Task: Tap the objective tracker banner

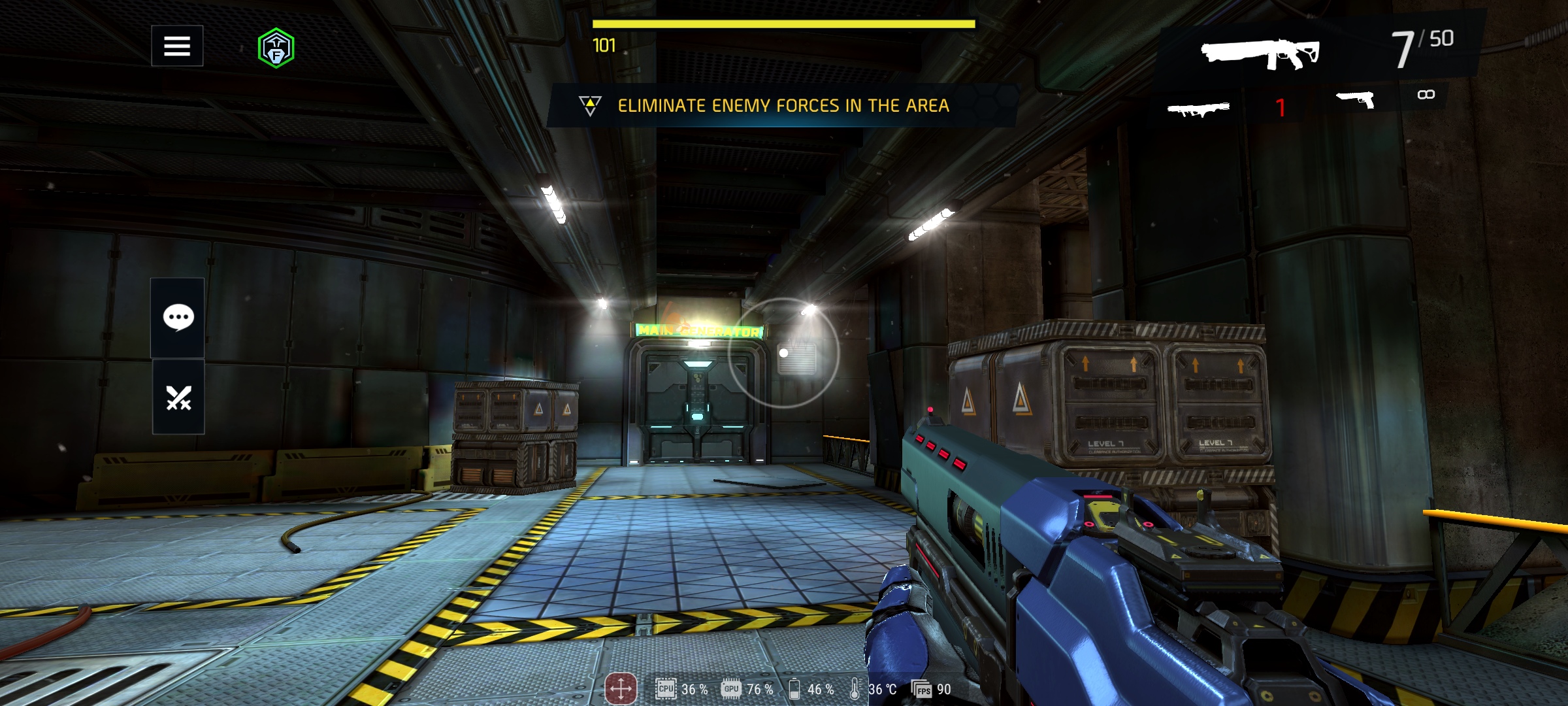Action: 782,105
